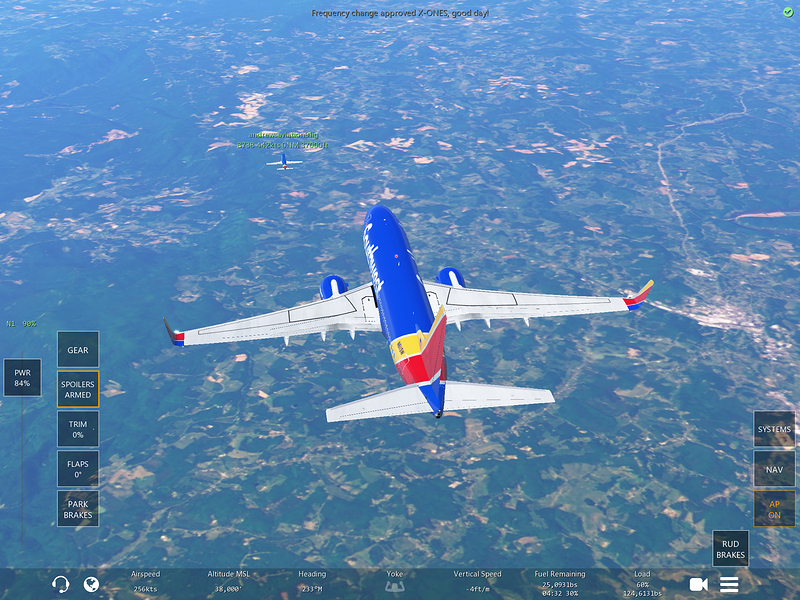This screenshot has height=600, width=800.
Task: Open the NAV panel
Action: click(x=774, y=468)
